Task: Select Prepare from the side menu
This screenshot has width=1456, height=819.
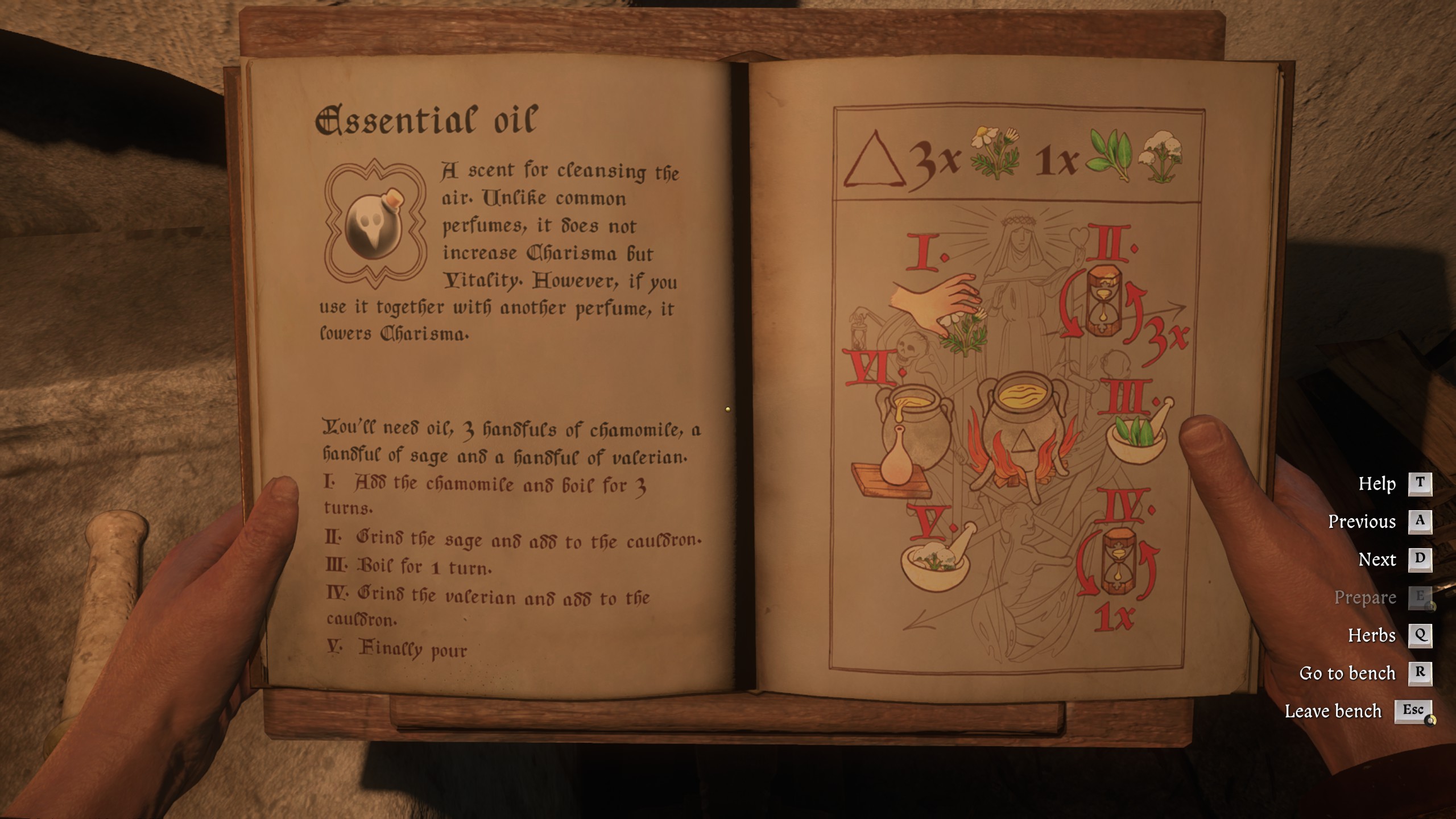Action: point(1421,598)
